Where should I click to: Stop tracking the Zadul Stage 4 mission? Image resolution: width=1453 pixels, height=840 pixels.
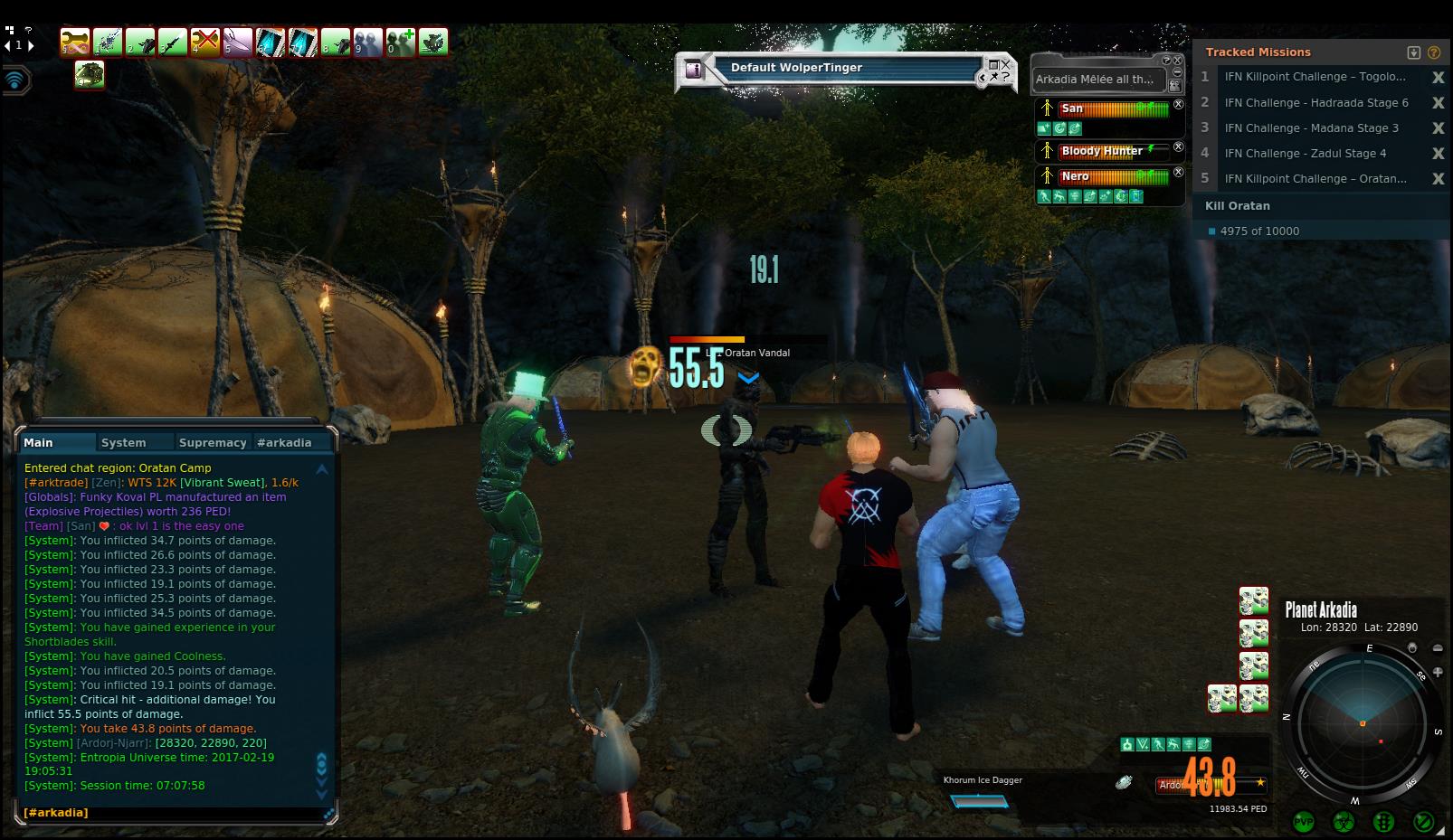click(1438, 154)
